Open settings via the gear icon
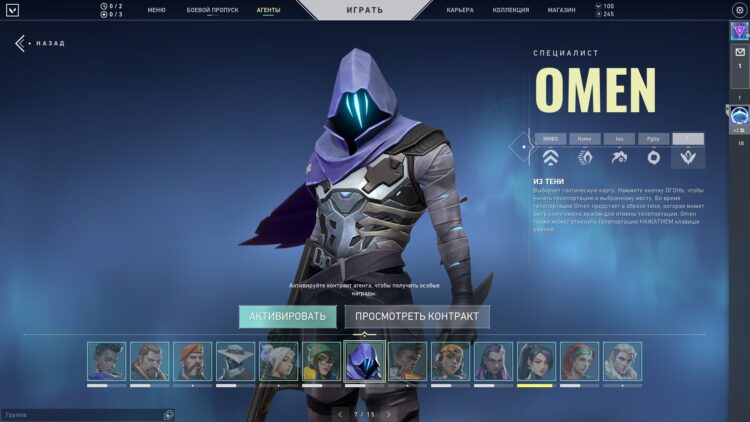This screenshot has width=750, height=422. point(739,10)
